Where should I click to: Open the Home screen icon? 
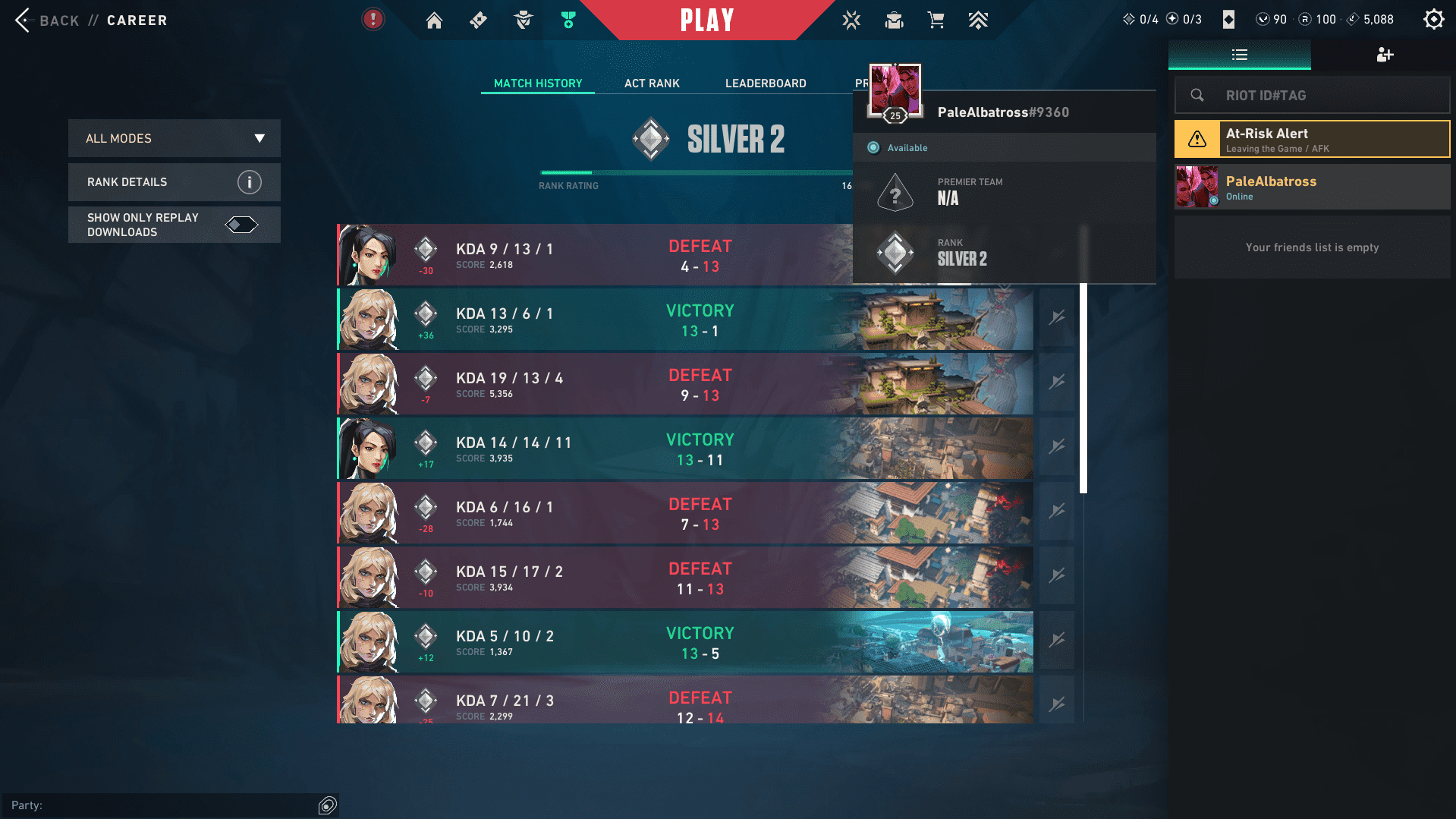[x=434, y=20]
